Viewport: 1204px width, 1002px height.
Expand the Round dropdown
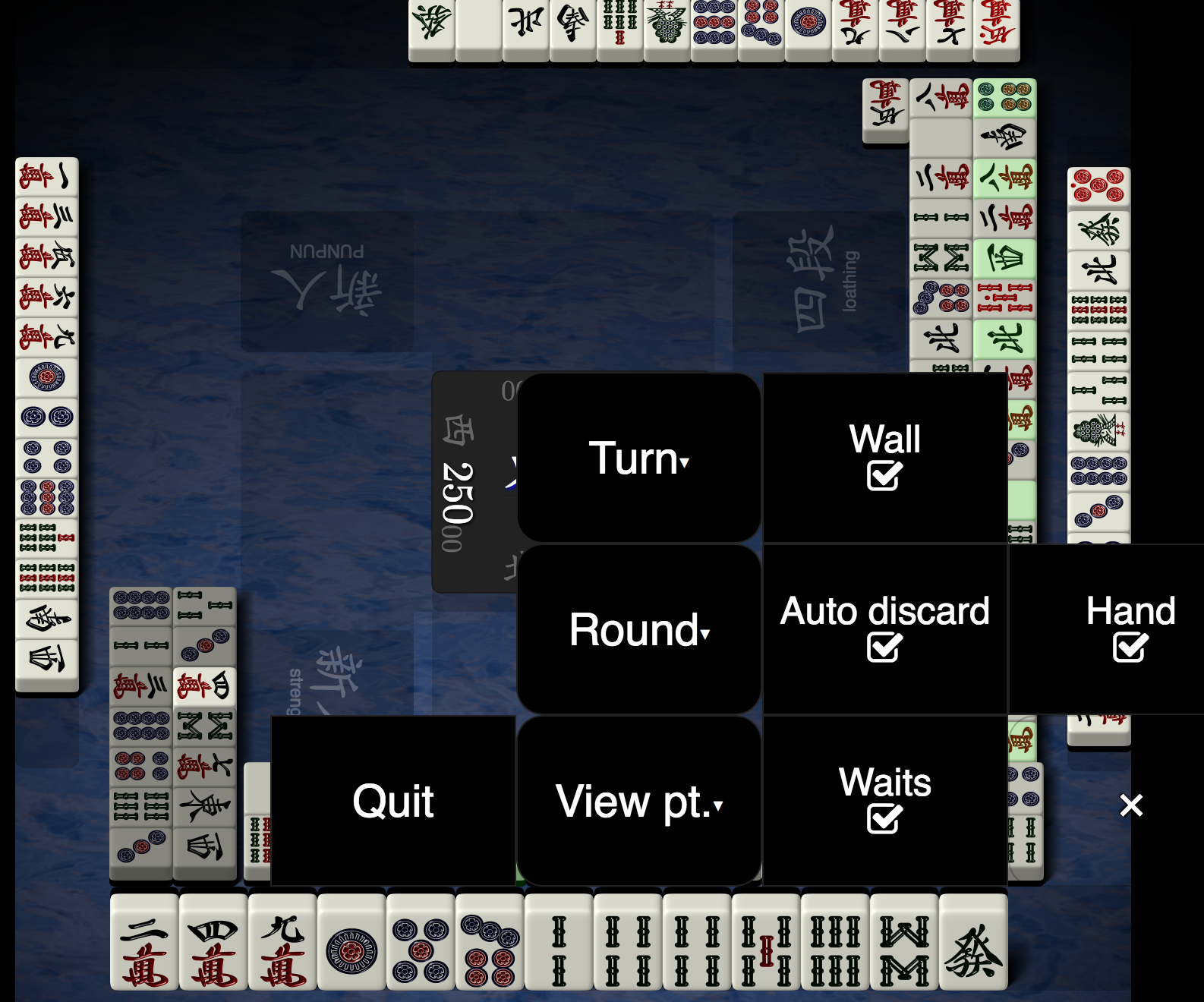[x=638, y=630]
